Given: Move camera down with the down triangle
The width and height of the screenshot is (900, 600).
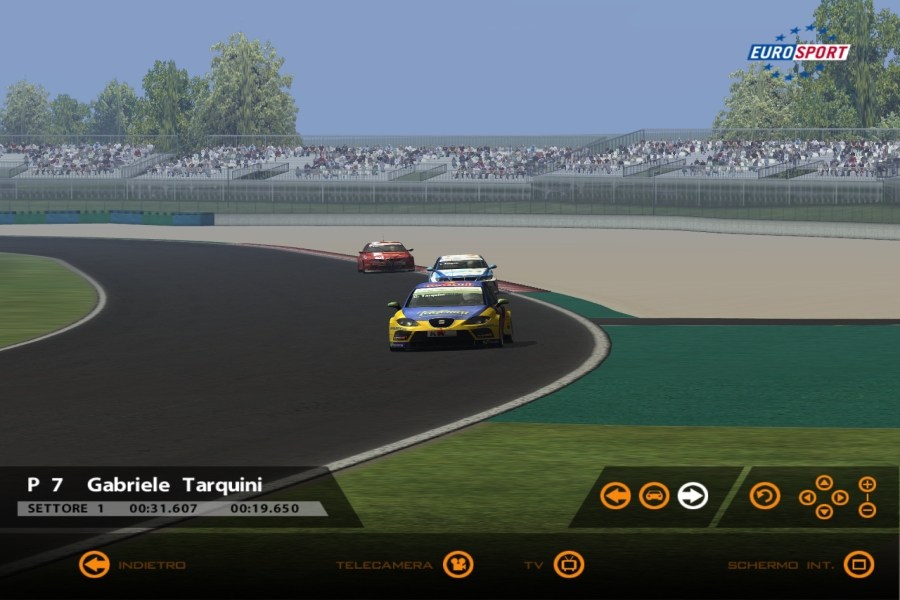Looking at the screenshot, I should point(823,511).
